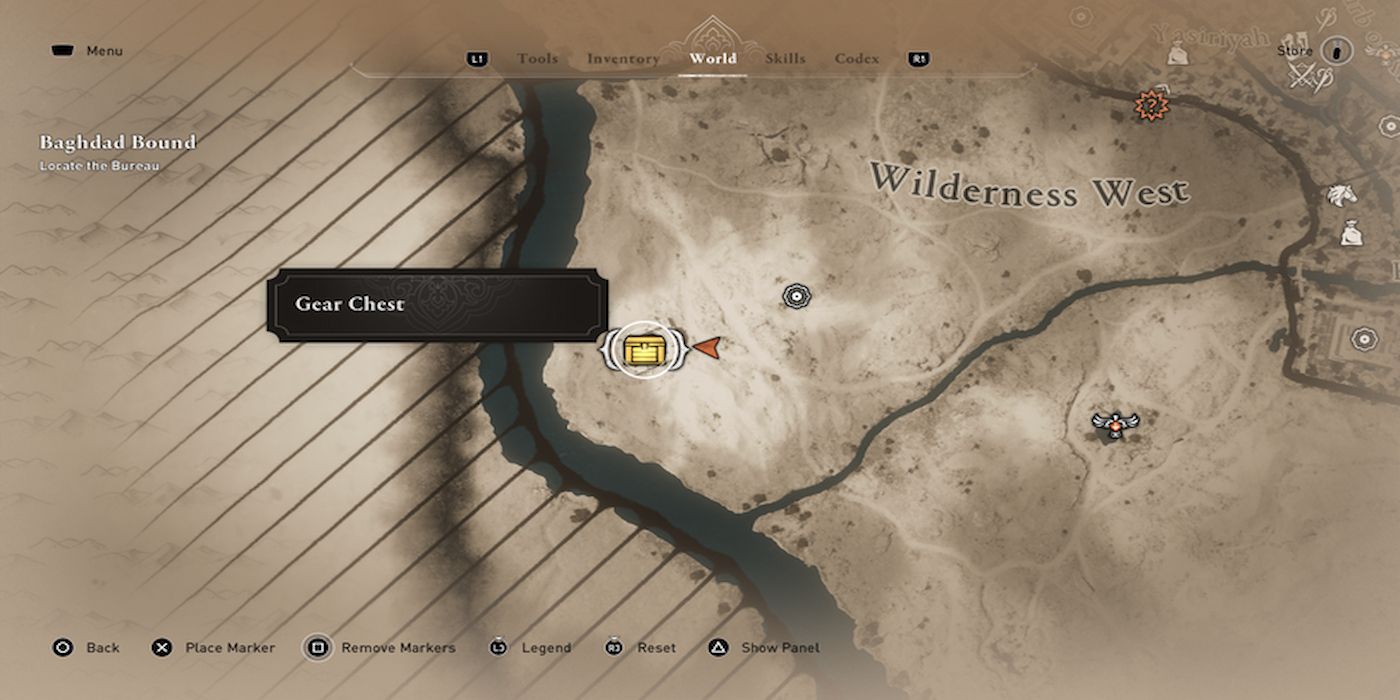Click the orange question mark map marker

point(1152,104)
